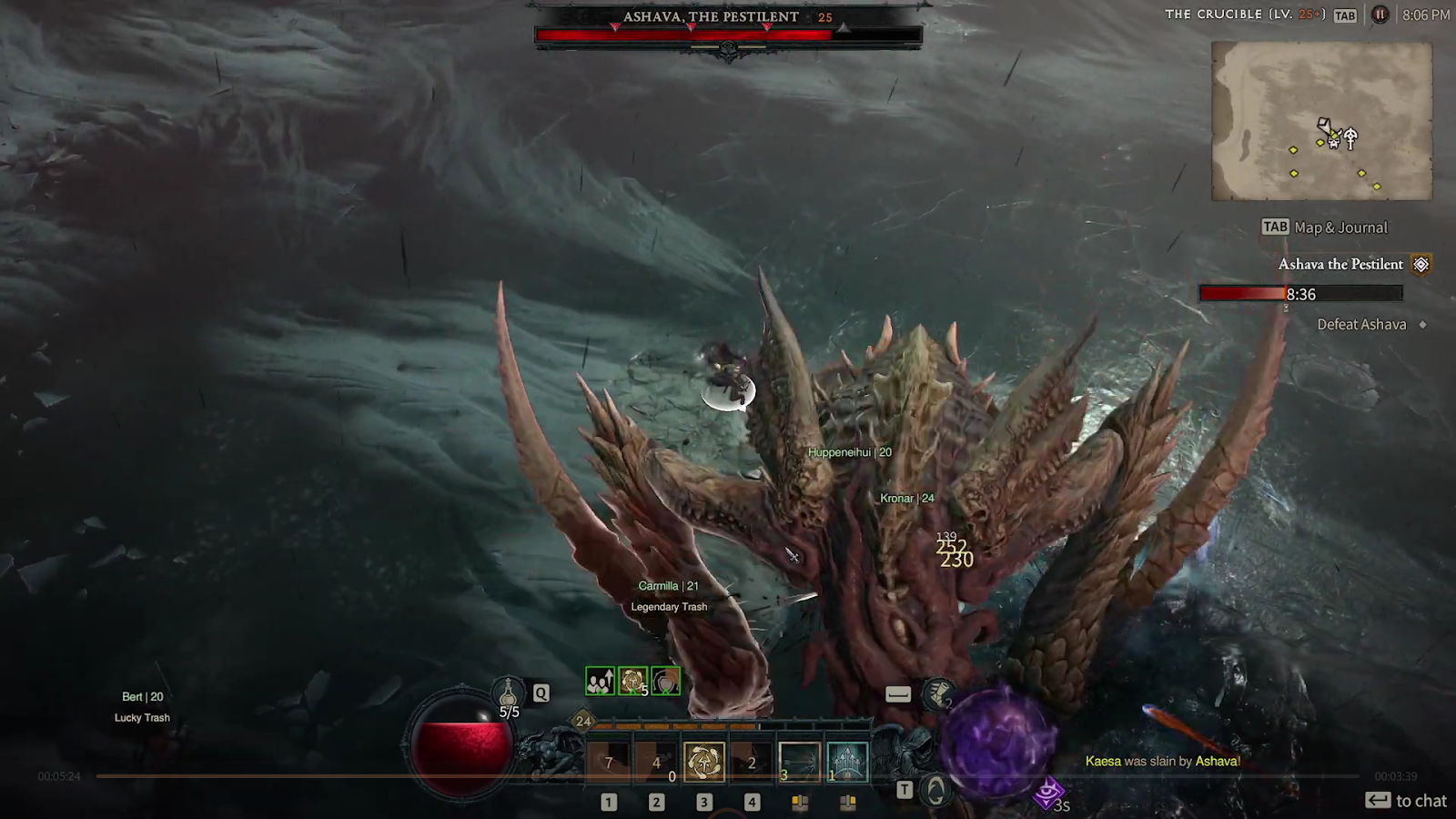Click the group bonus buff icon
This screenshot has width=1456, height=819.
(x=600, y=681)
